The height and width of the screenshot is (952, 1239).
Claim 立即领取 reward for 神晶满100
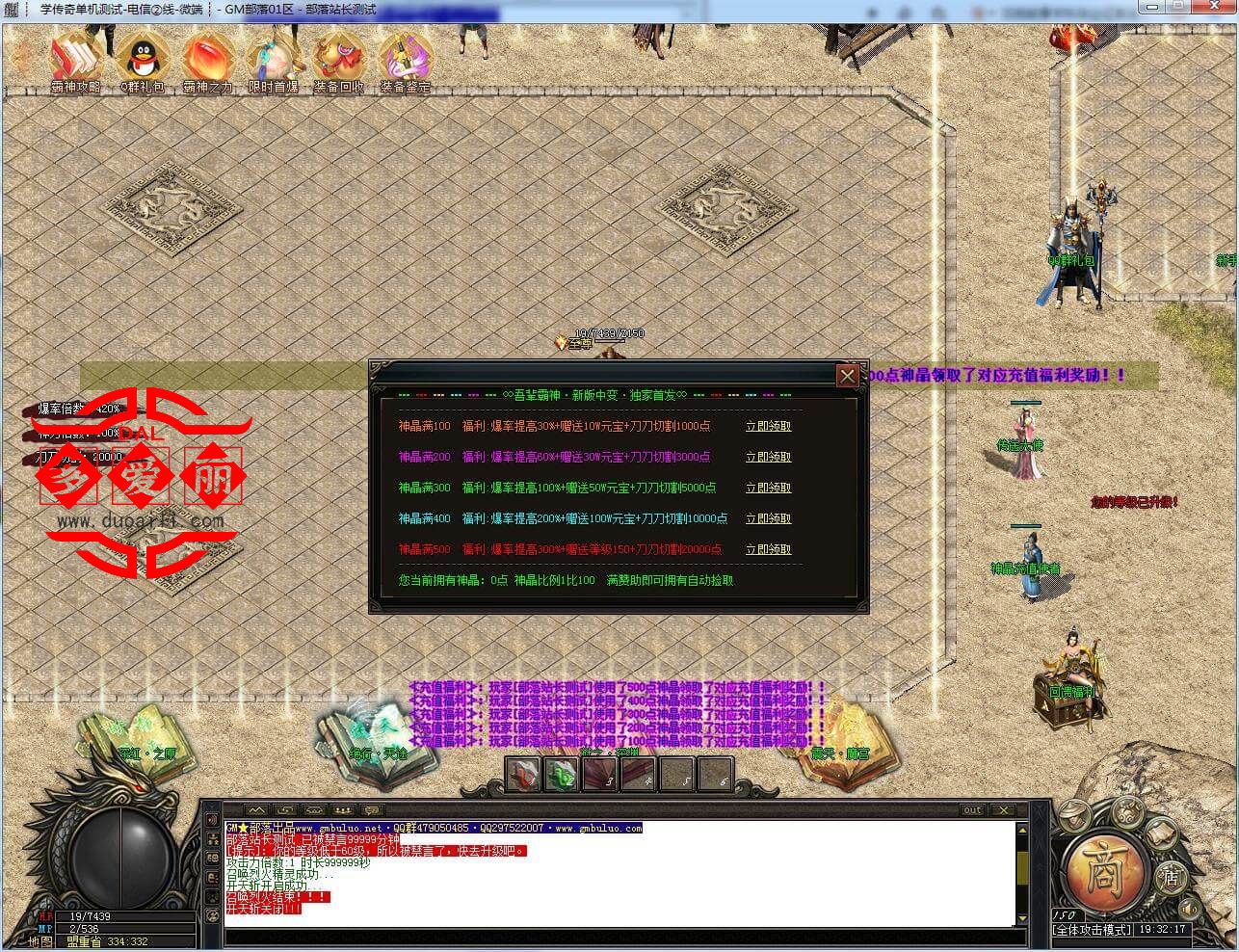[768, 426]
